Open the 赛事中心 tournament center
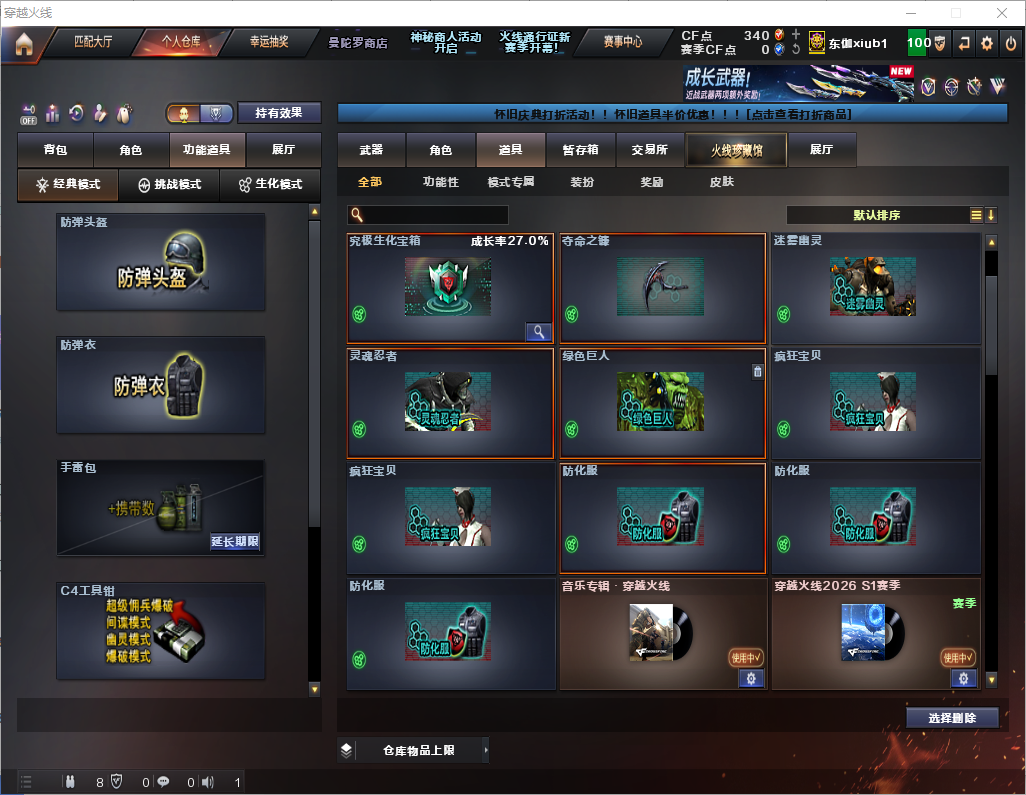Screen dimensions: 1026x795 [622, 42]
